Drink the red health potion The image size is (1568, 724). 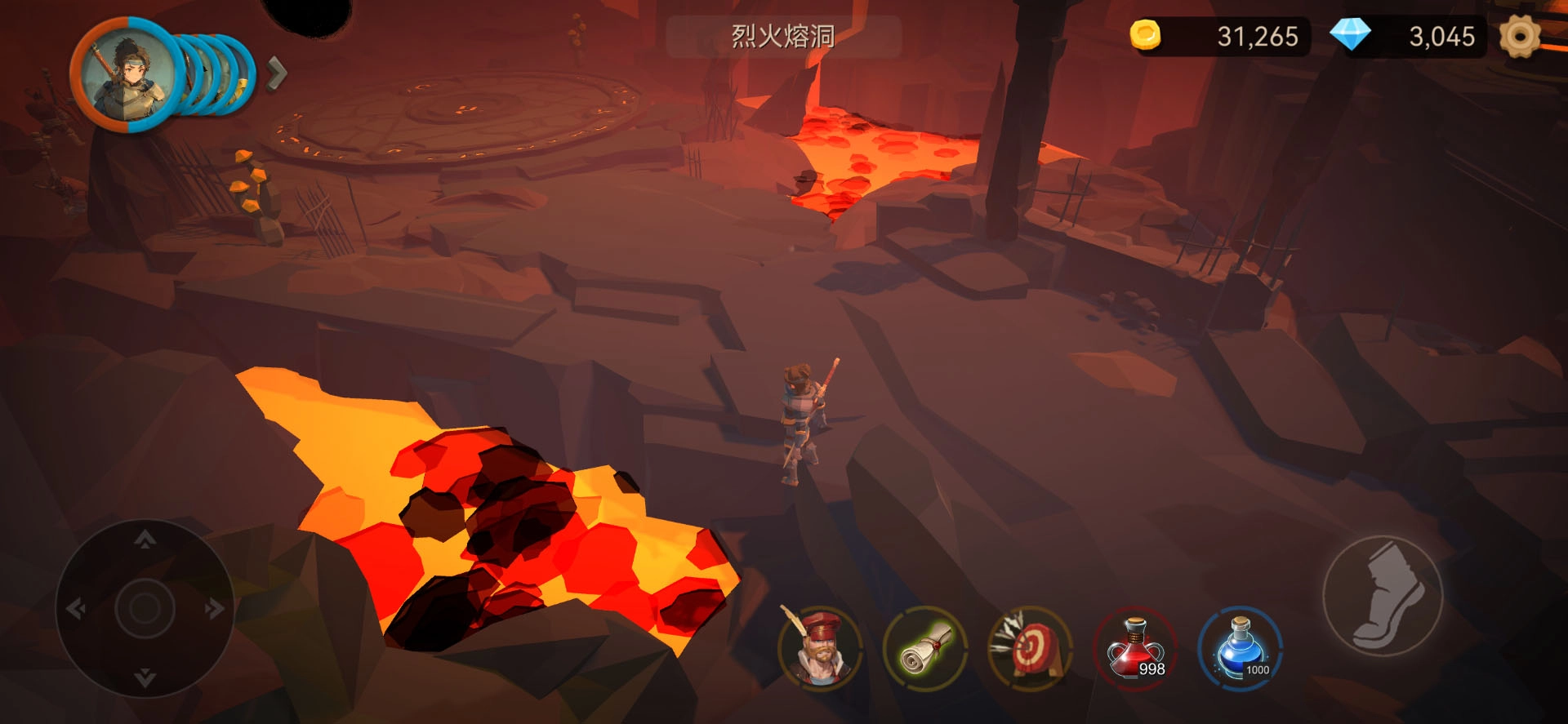1135,649
